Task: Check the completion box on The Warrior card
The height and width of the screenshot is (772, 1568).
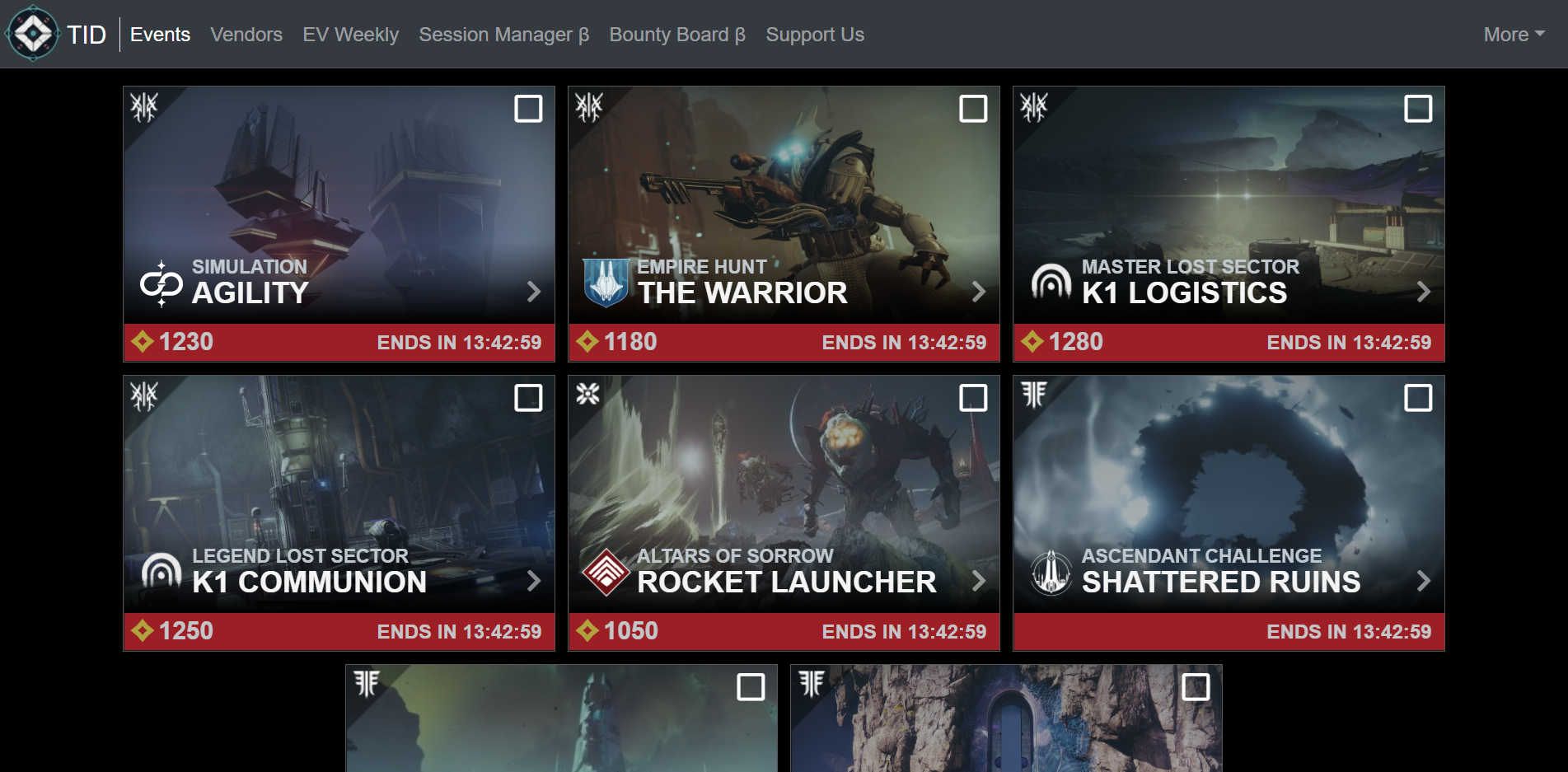Action: click(x=974, y=108)
